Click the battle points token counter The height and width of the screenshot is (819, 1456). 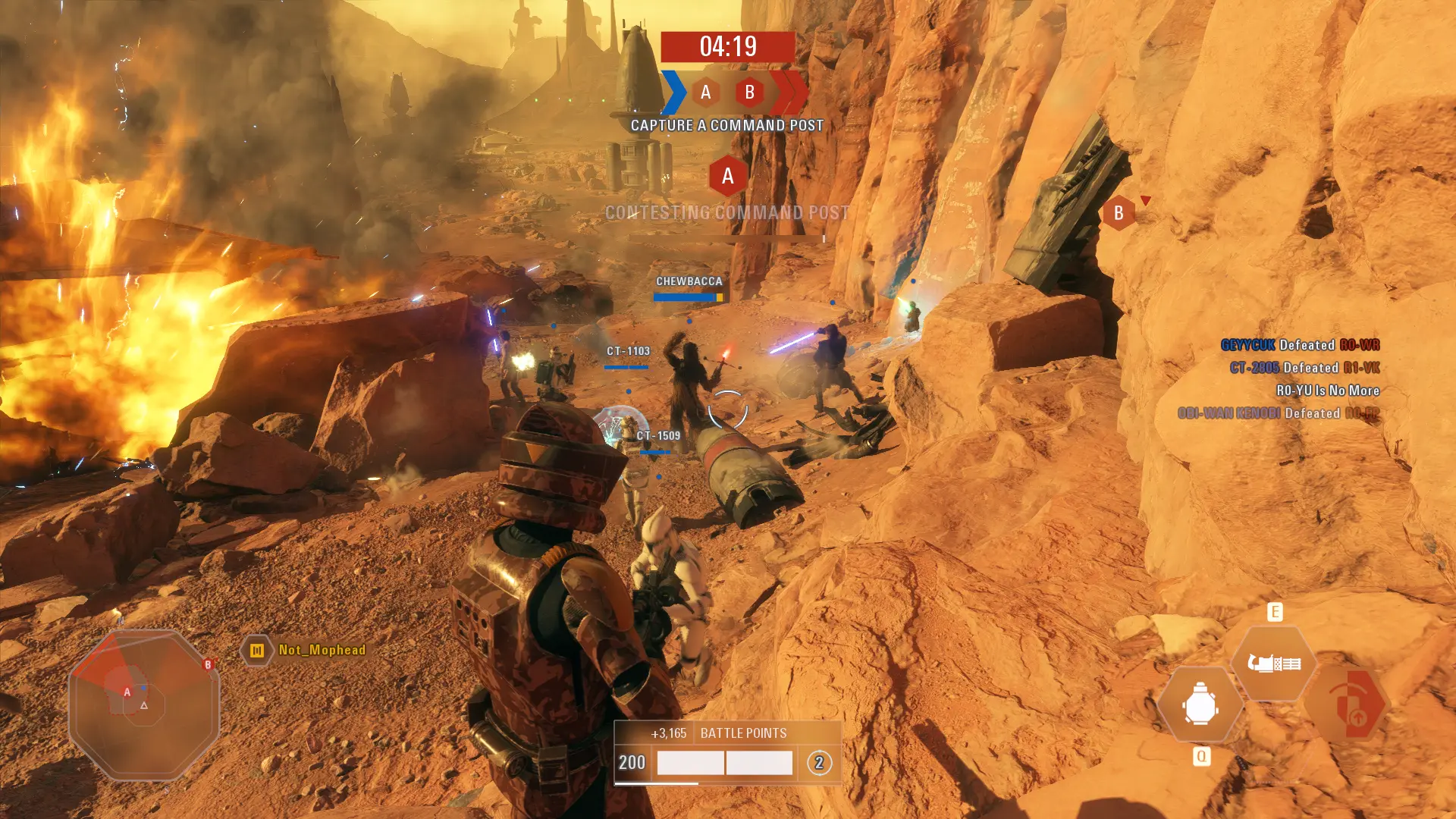[819, 763]
